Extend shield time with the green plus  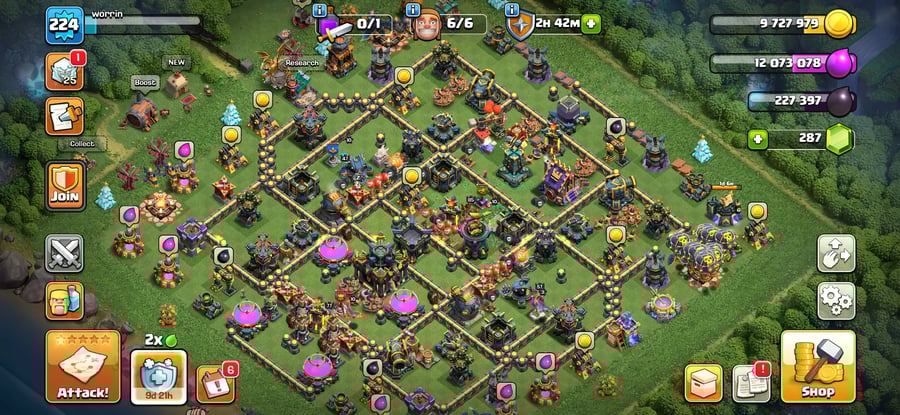point(591,23)
